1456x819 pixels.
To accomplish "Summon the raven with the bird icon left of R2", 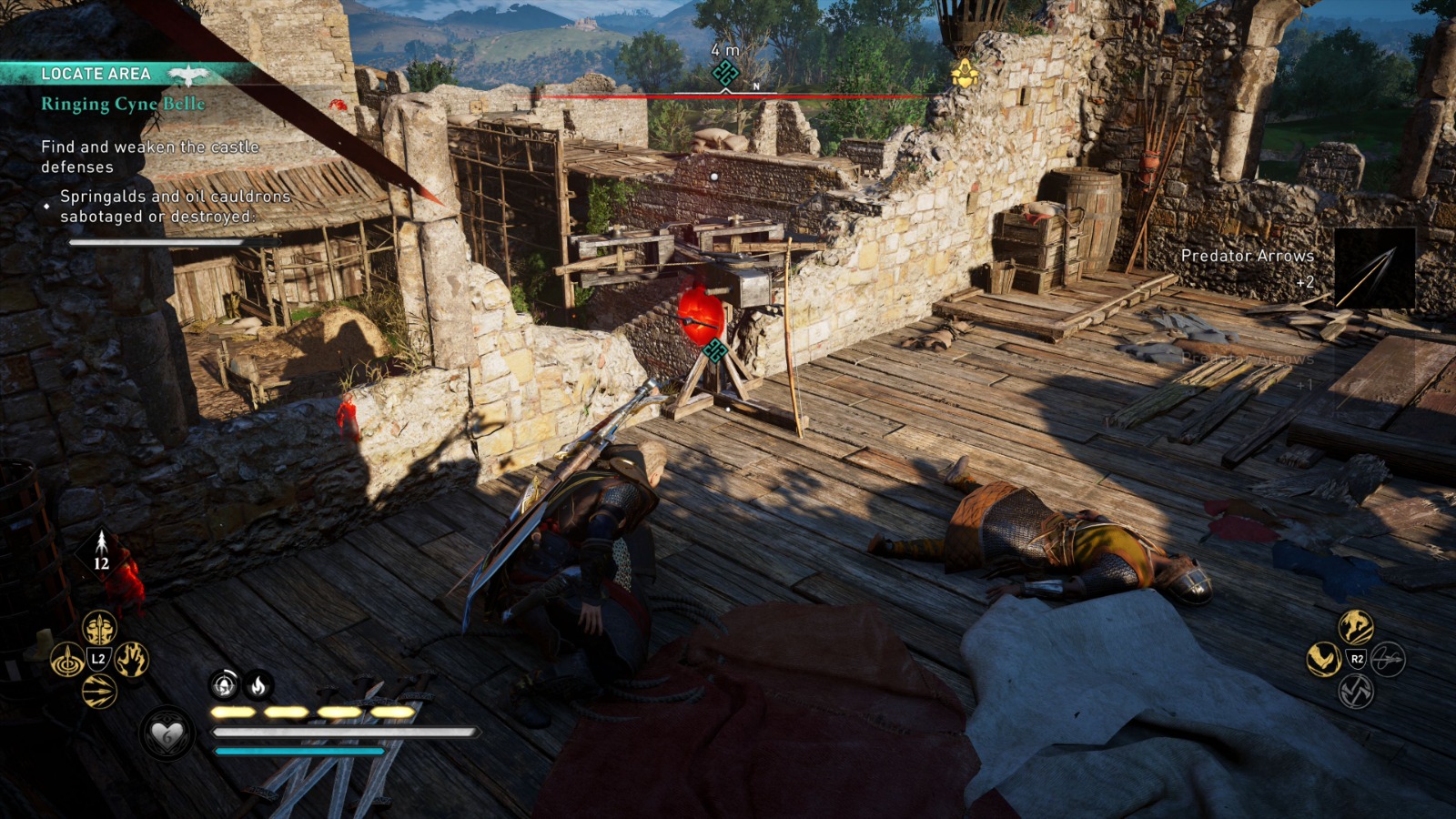I will (x=1323, y=659).
